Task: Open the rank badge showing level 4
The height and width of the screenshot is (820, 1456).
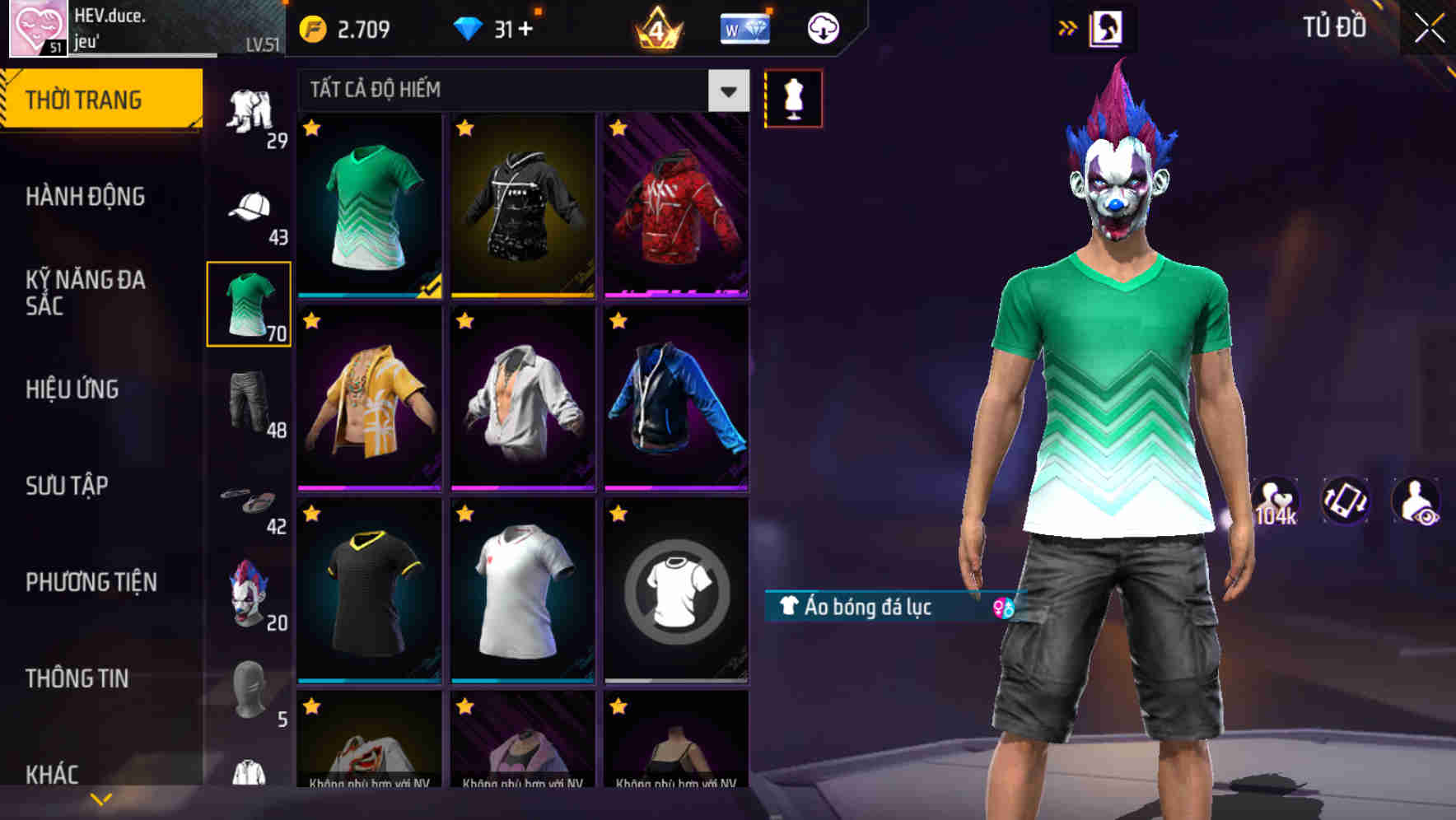Action: 659,27
